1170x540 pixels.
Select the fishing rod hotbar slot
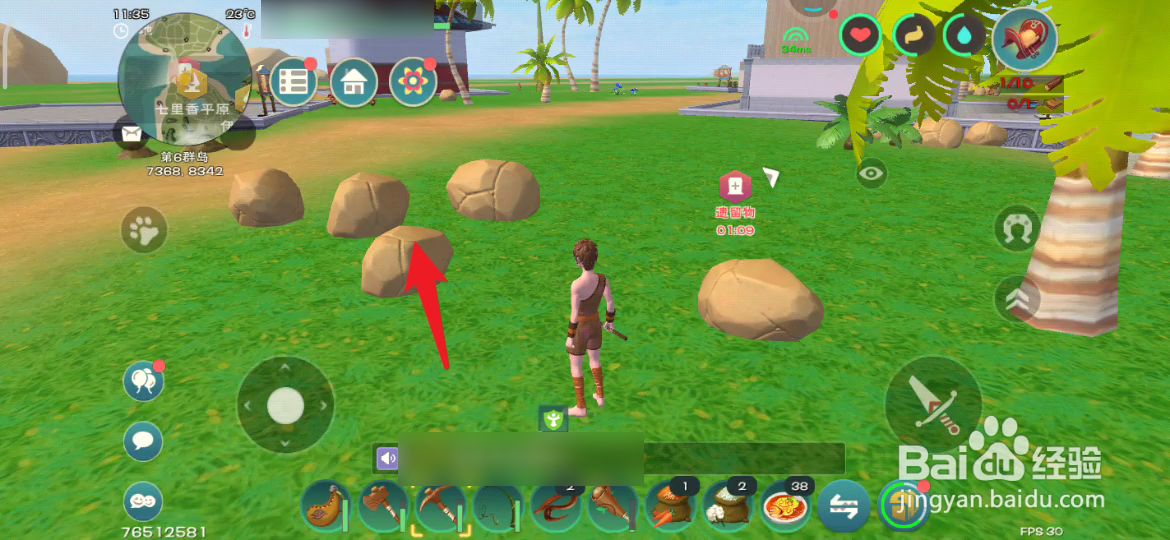[497, 506]
